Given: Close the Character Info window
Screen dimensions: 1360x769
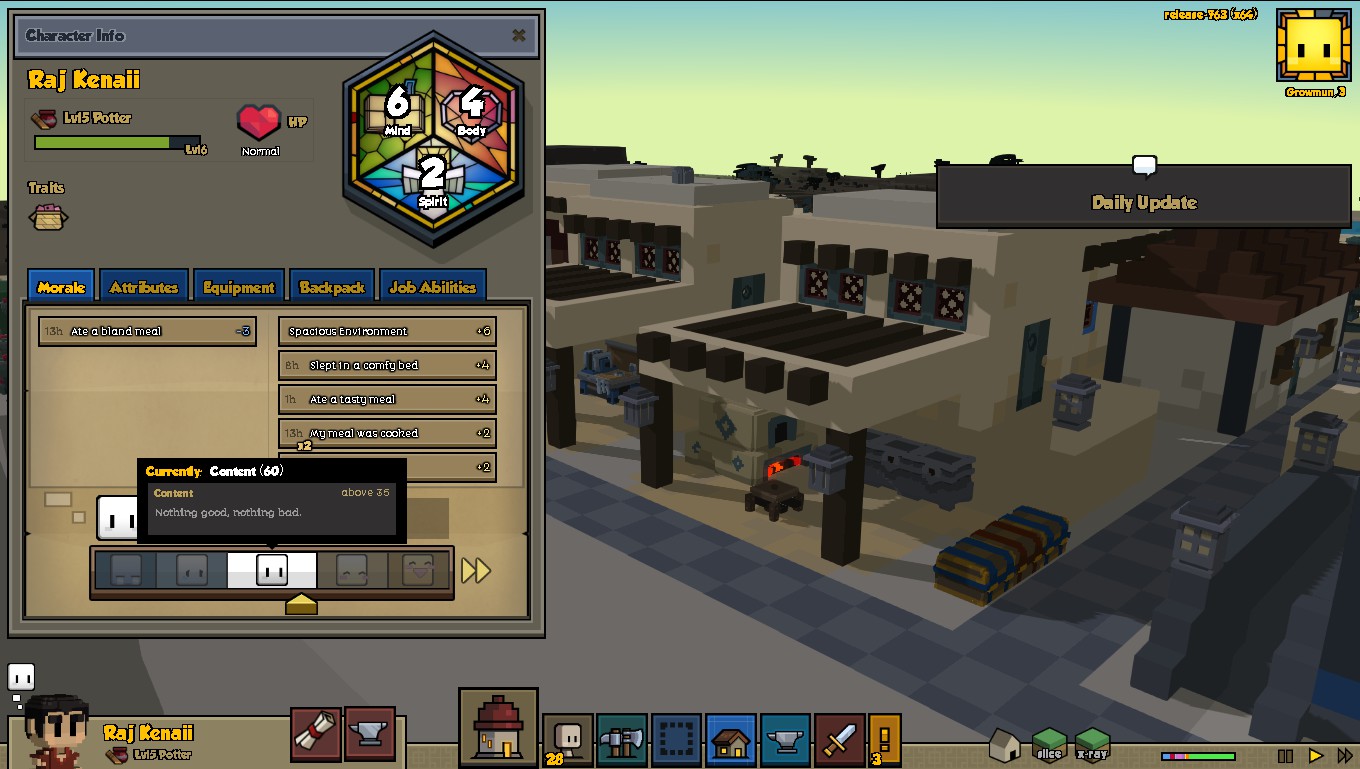Looking at the screenshot, I should (518, 36).
